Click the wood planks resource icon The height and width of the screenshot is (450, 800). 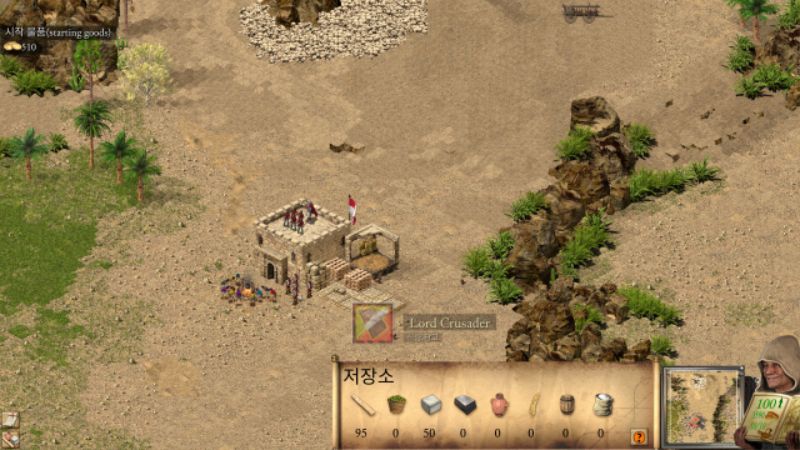pos(363,405)
